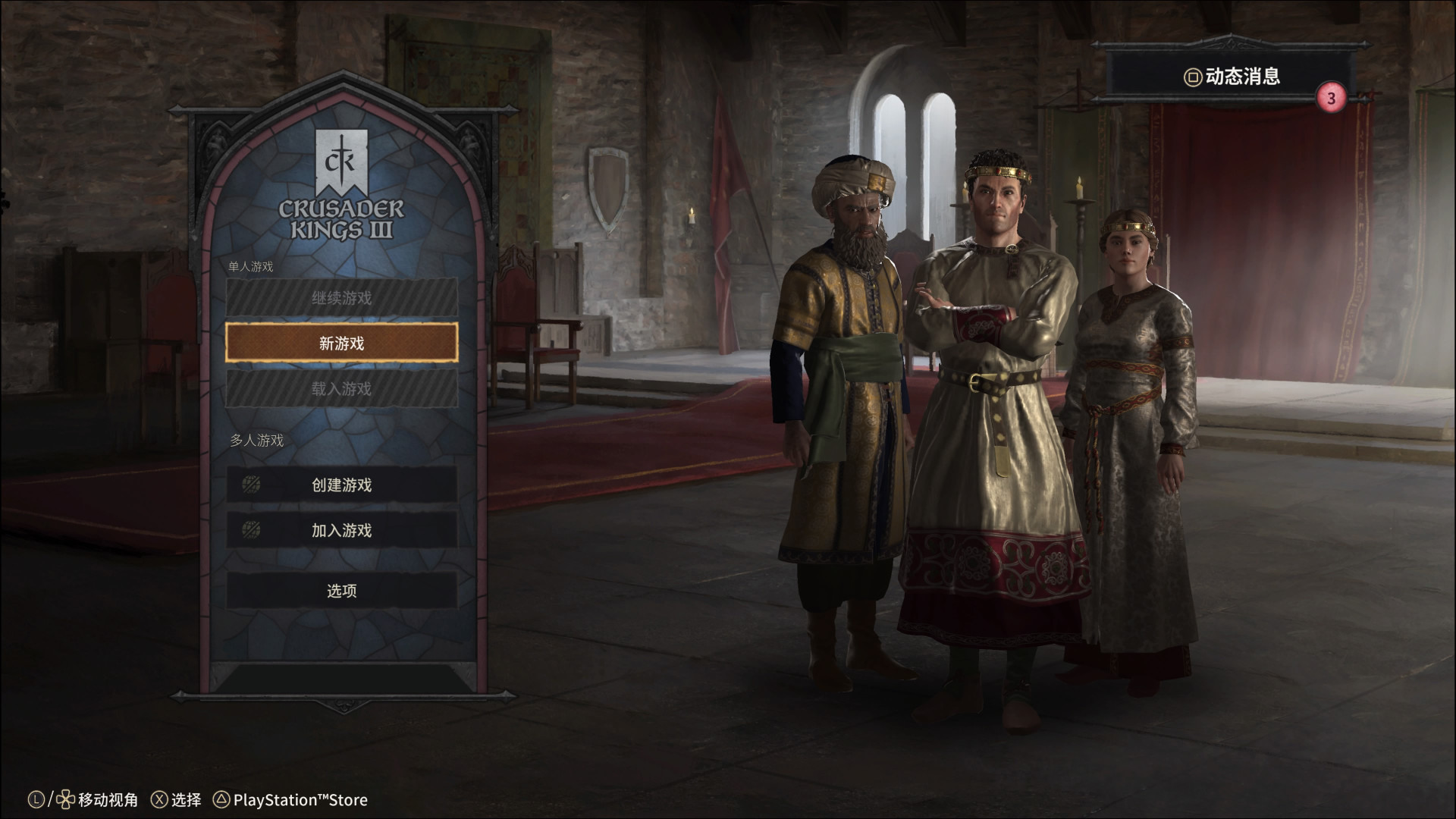Select 加入游戏 to join multiplayer
This screenshot has height=819, width=1456.
[x=341, y=530]
